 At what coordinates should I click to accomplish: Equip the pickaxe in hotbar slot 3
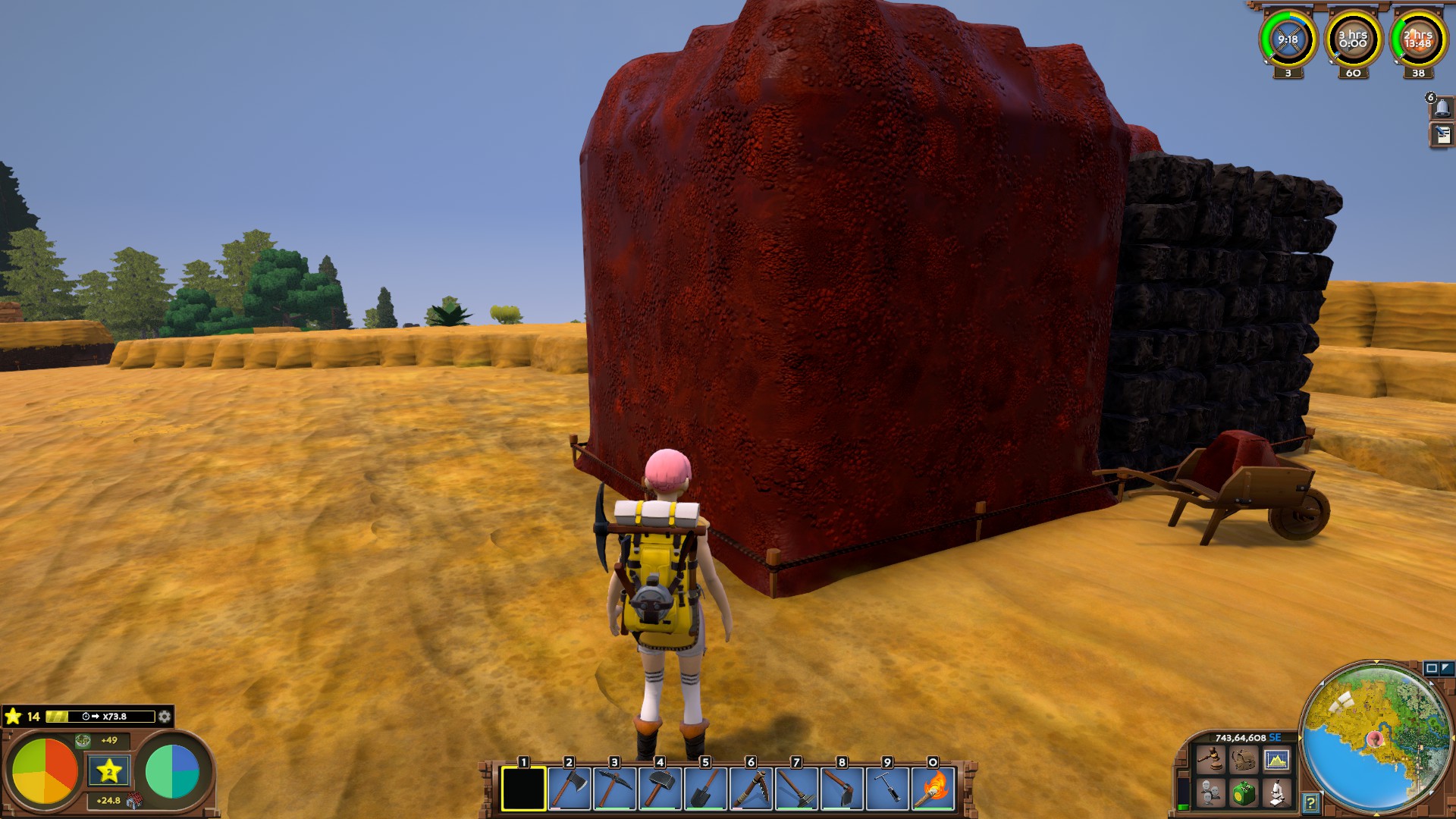[x=614, y=789]
